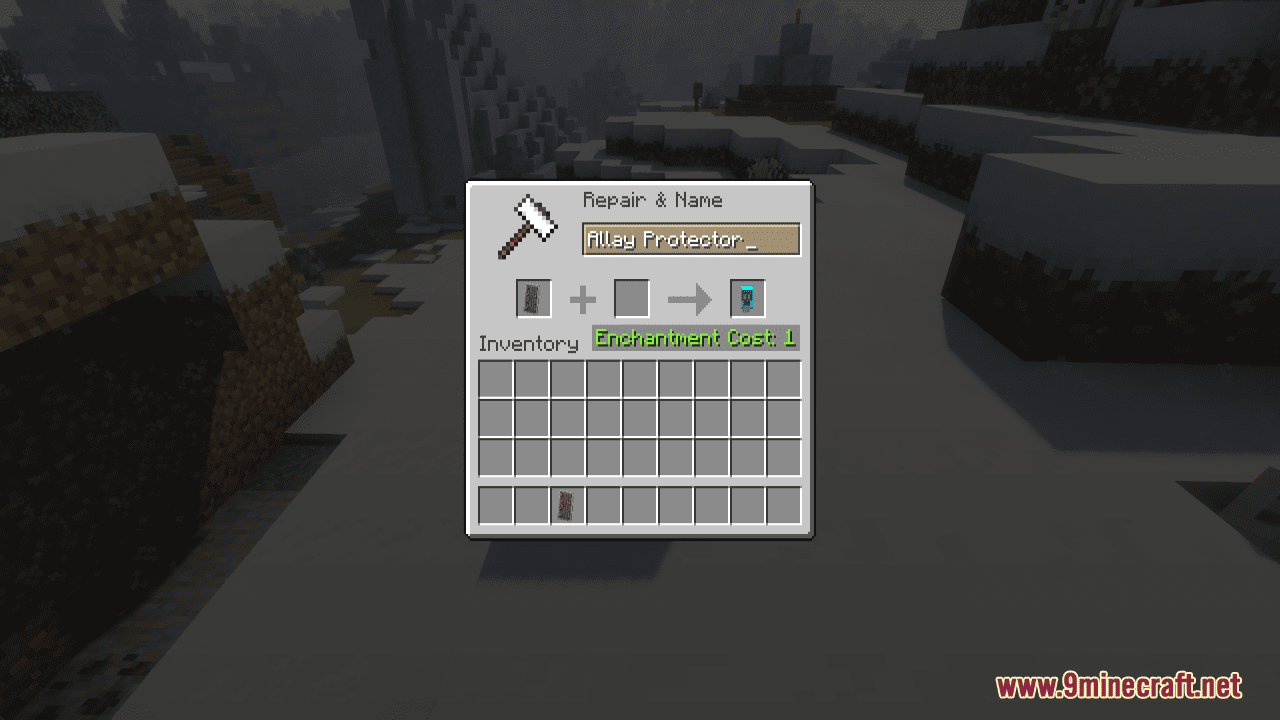The image size is (1280, 720).
Task: Select the banner item in the hotbar
Action: tap(567, 505)
